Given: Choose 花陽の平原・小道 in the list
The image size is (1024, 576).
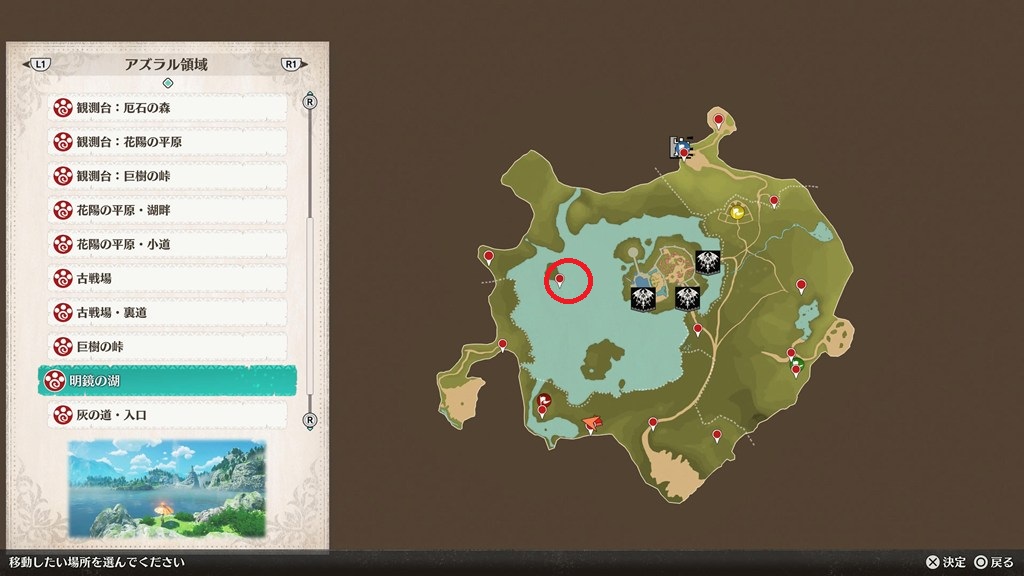Looking at the screenshot, I should [x=167, y=243].
